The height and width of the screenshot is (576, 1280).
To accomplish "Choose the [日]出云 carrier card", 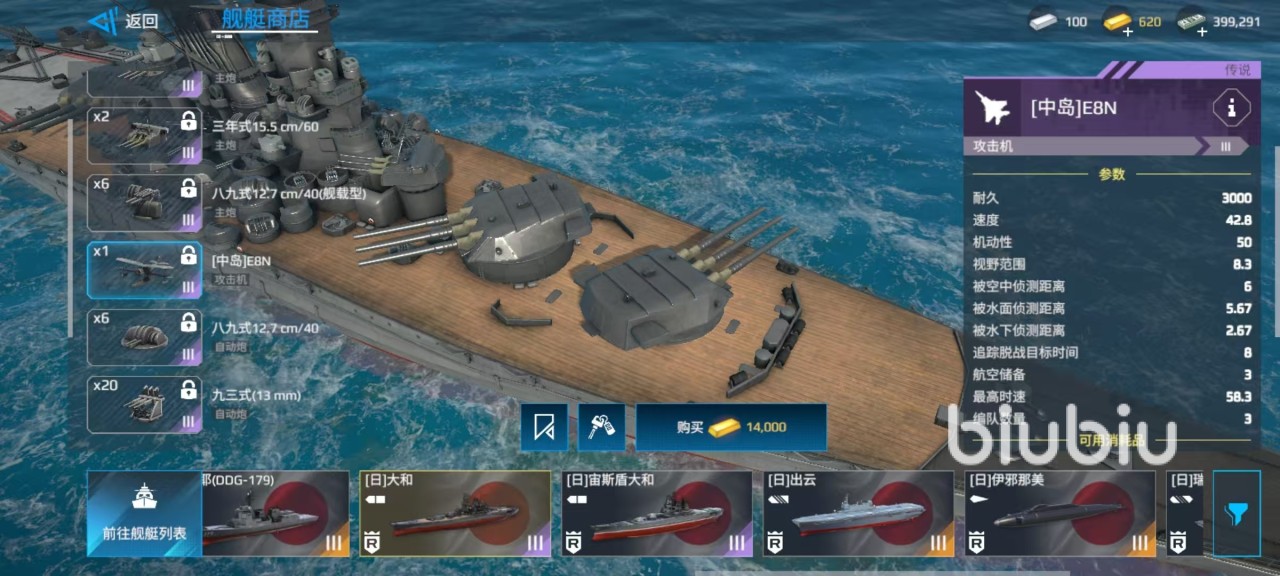I will pyautogui.click(x=858, y=513).
